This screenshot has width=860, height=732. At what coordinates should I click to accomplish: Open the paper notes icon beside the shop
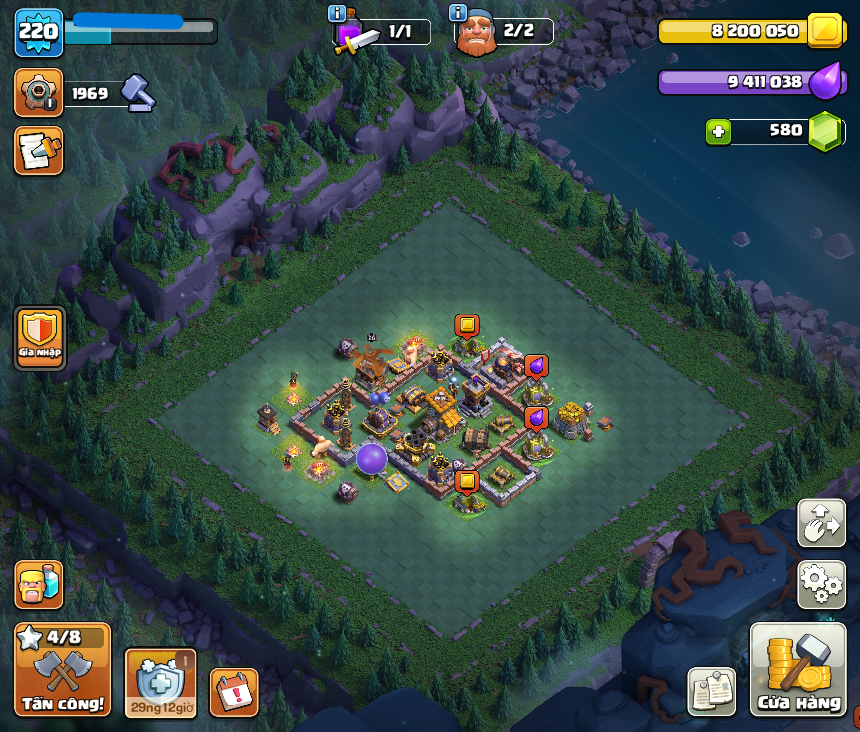[x=712, y=691]
